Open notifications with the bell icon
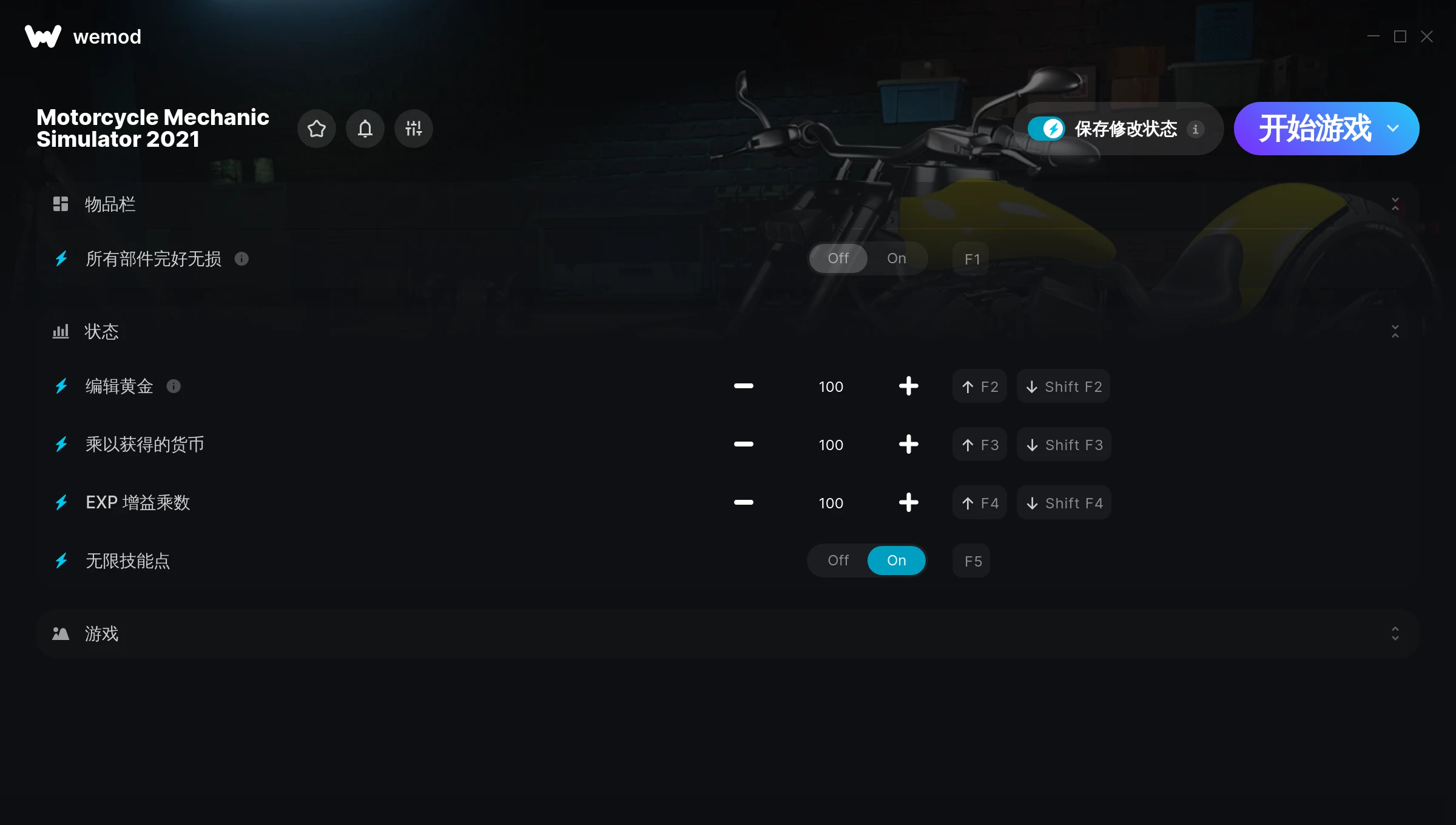Screen dimensions: 1456x825 [x=365, y=129]
